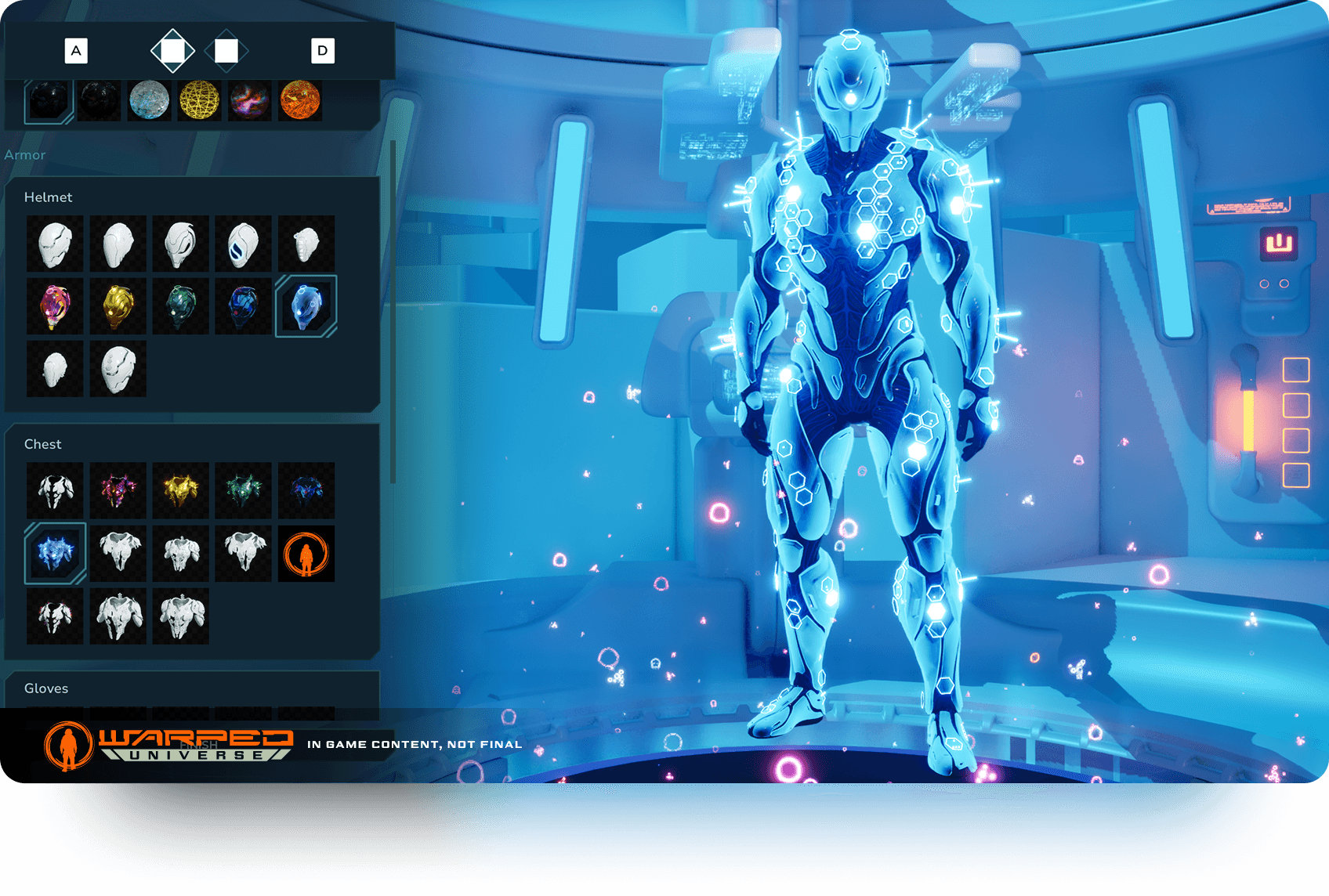Click the armor list scrollbar
1329x896 pixels.
393,313
